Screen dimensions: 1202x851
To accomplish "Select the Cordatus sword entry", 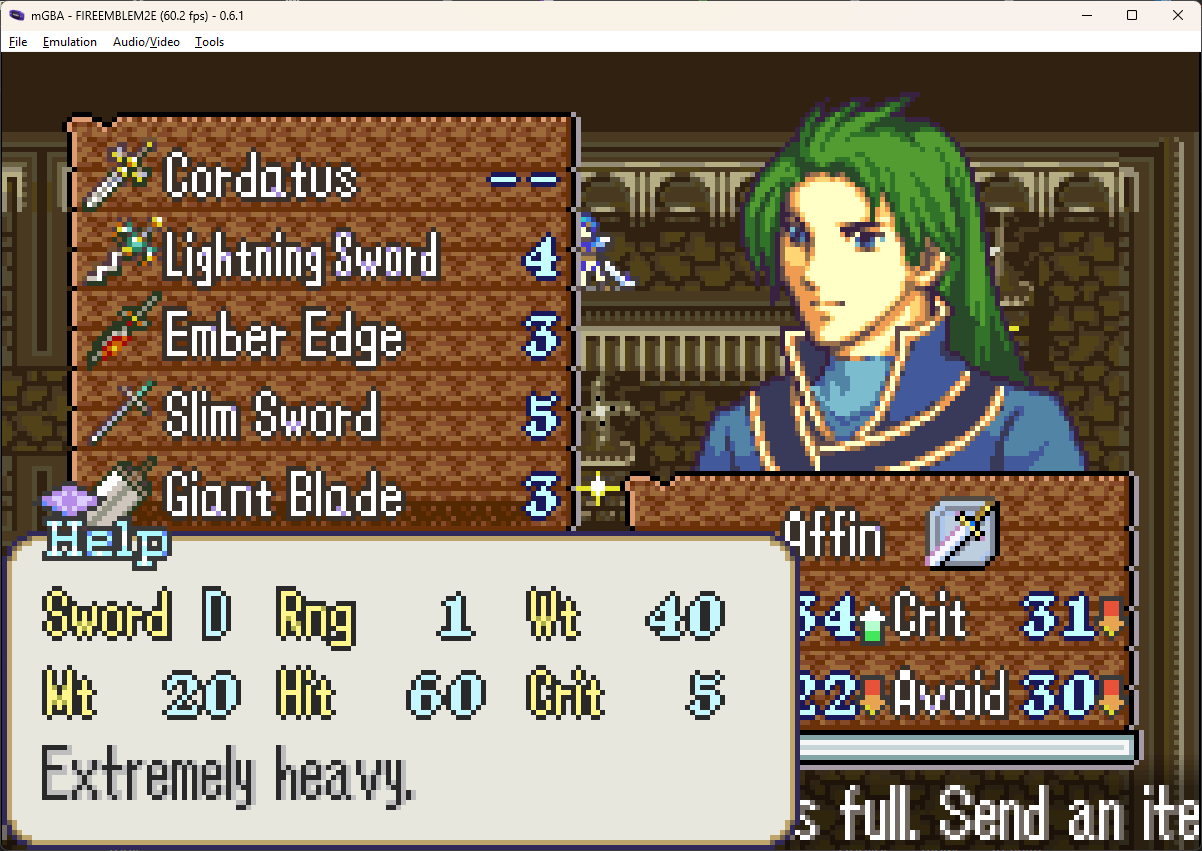I will pyautogui.click(x=262, y=178).
